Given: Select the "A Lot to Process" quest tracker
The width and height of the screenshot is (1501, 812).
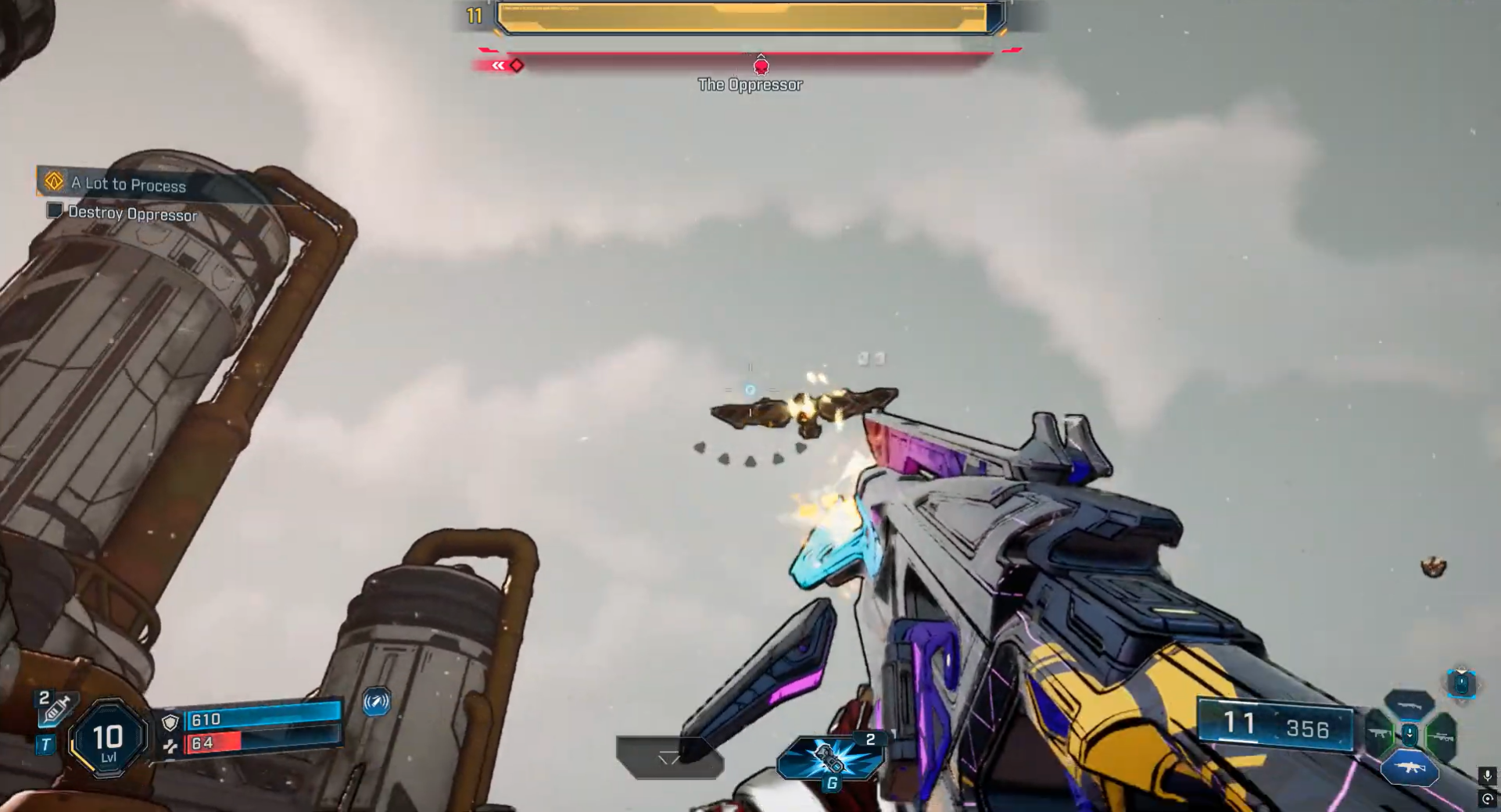Looking at the screenshot, I should (129, 184).
